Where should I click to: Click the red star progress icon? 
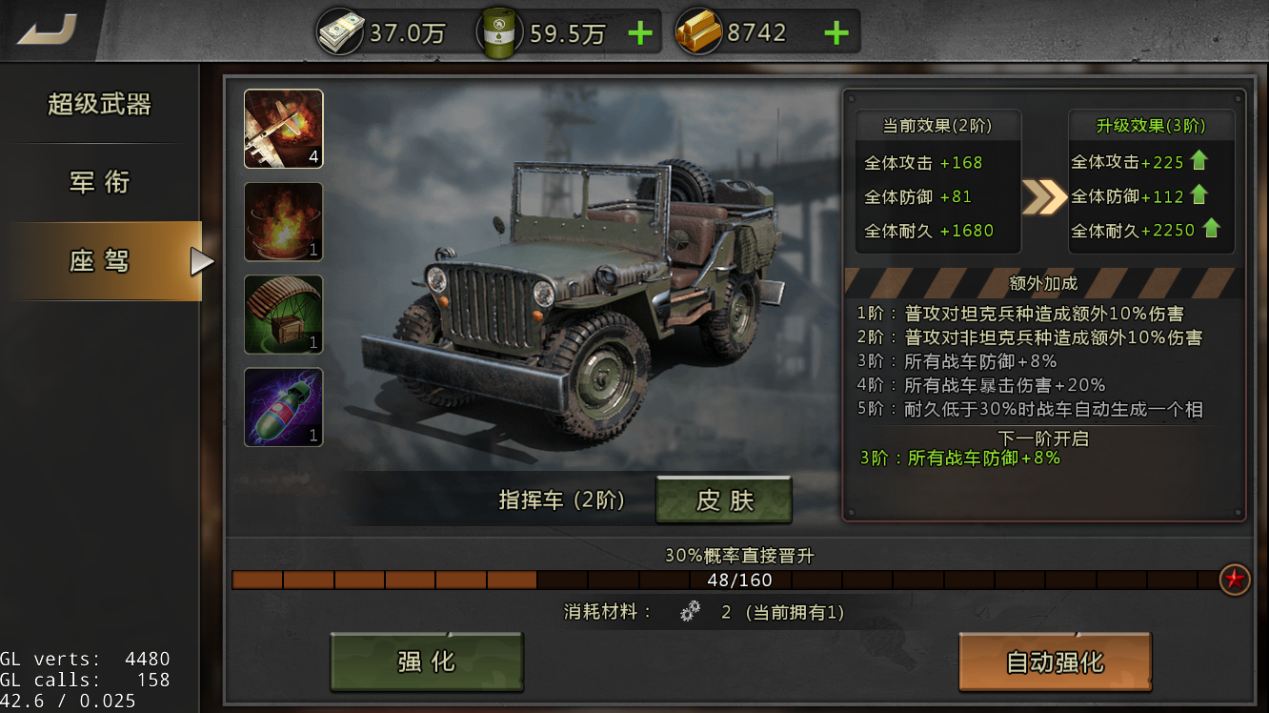(1235, 579)
